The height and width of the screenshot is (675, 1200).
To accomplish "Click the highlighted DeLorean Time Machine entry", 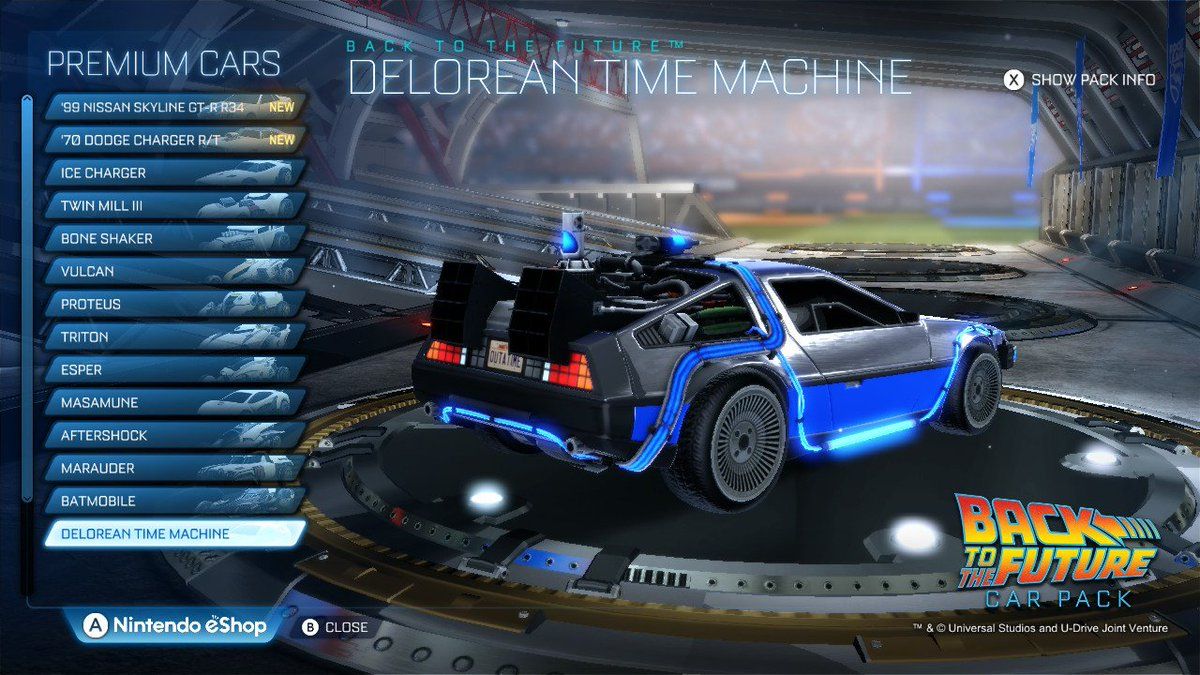I will [x=172, y=534].
